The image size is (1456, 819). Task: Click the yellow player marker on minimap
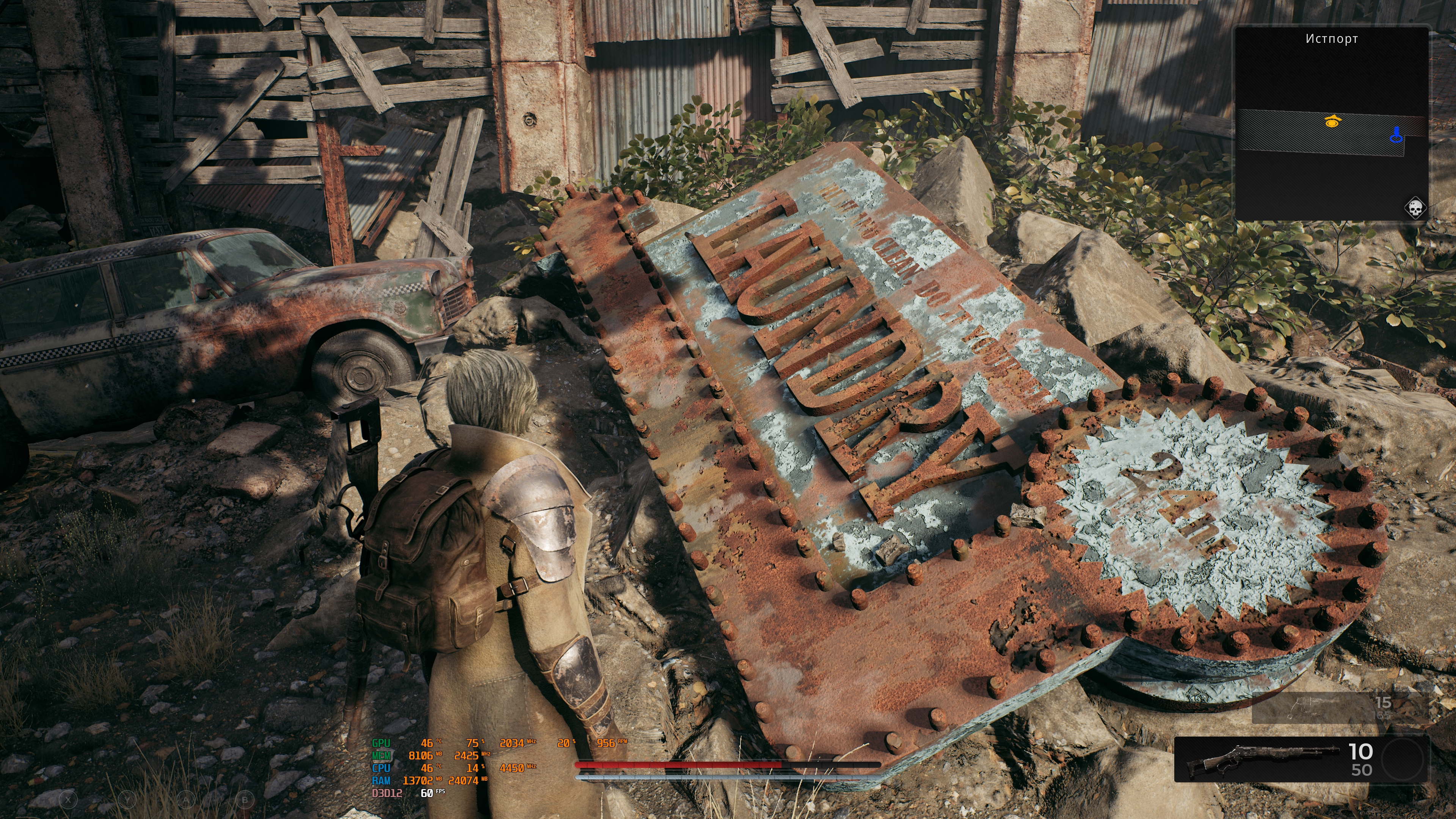tap(1332, 121)
